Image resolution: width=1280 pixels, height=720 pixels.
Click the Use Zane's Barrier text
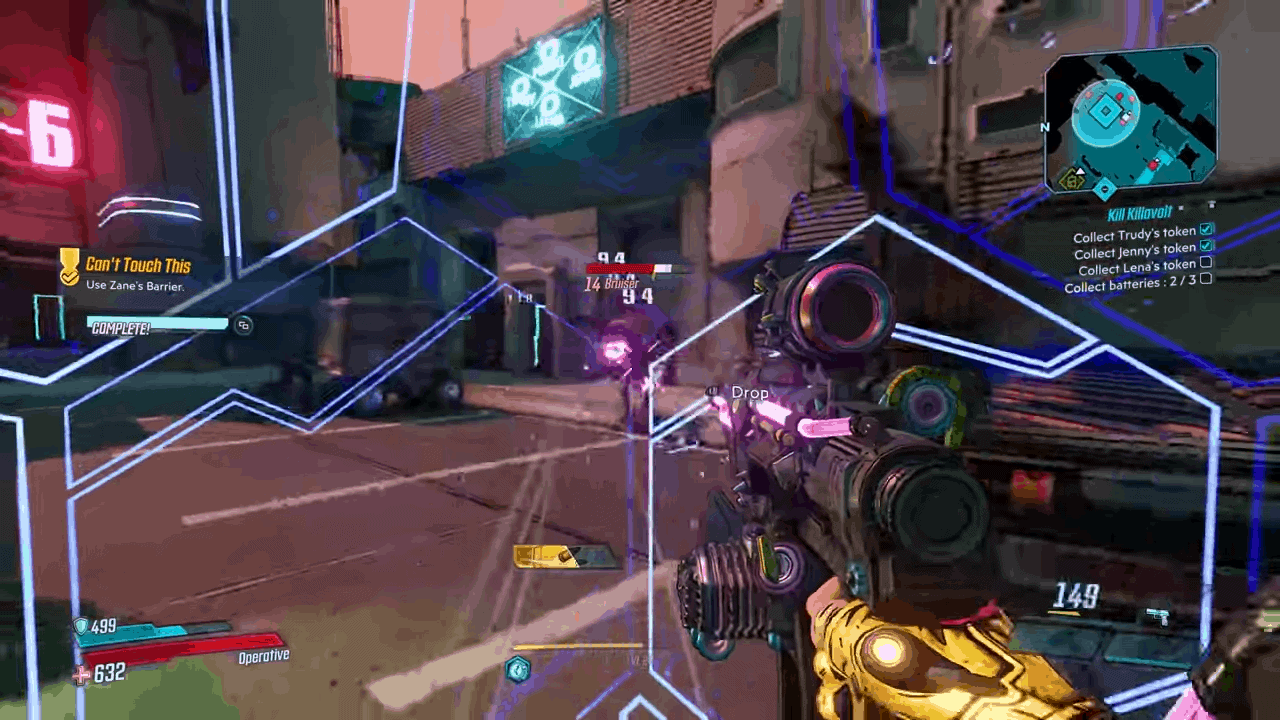pos(135,287)
